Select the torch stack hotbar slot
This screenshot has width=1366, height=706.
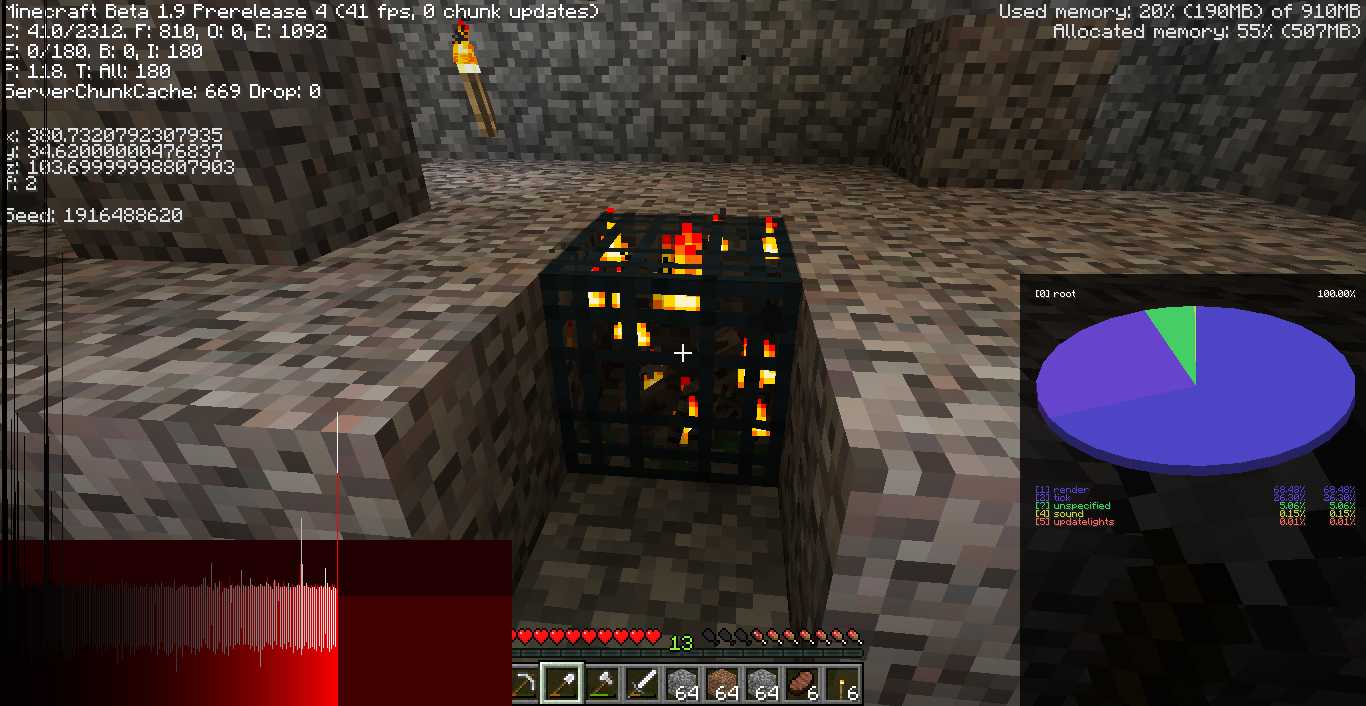click(x=842, y=684)
